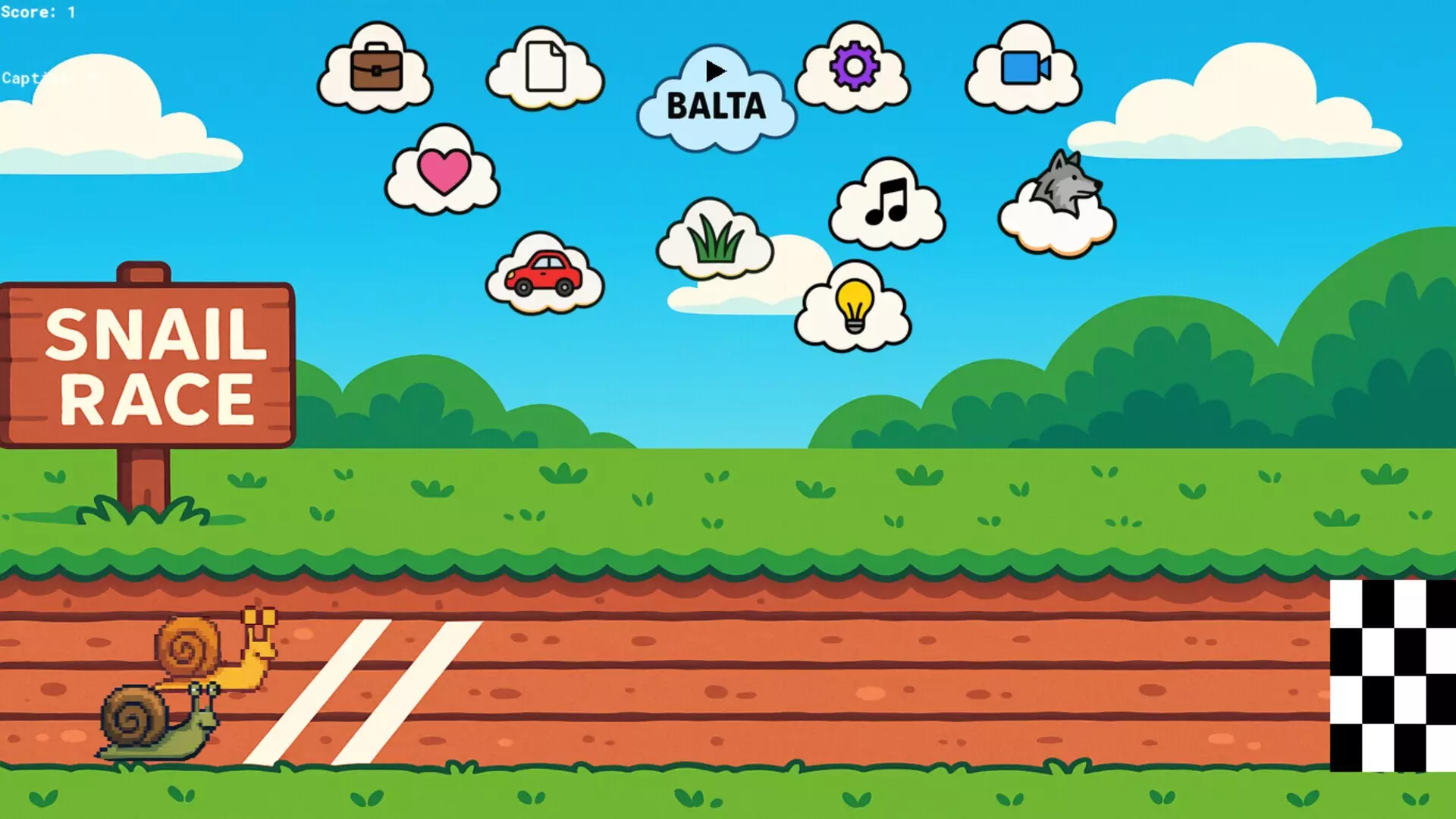
Task: Click the Captive label near the cloud
Action: click(30, 78)
